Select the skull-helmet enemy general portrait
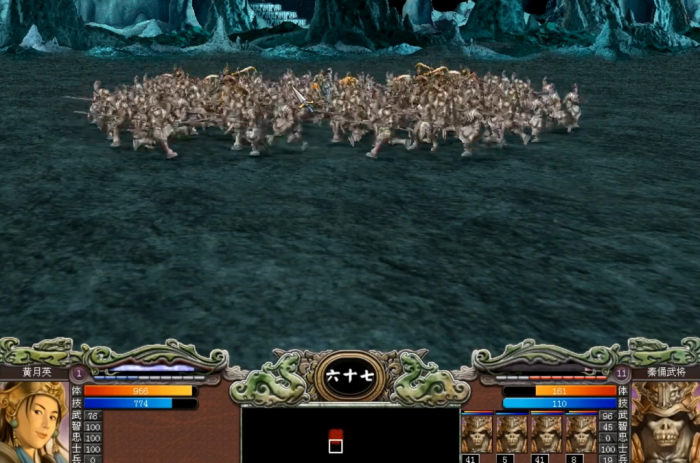 pyautogui.click(x=664, y=422)
